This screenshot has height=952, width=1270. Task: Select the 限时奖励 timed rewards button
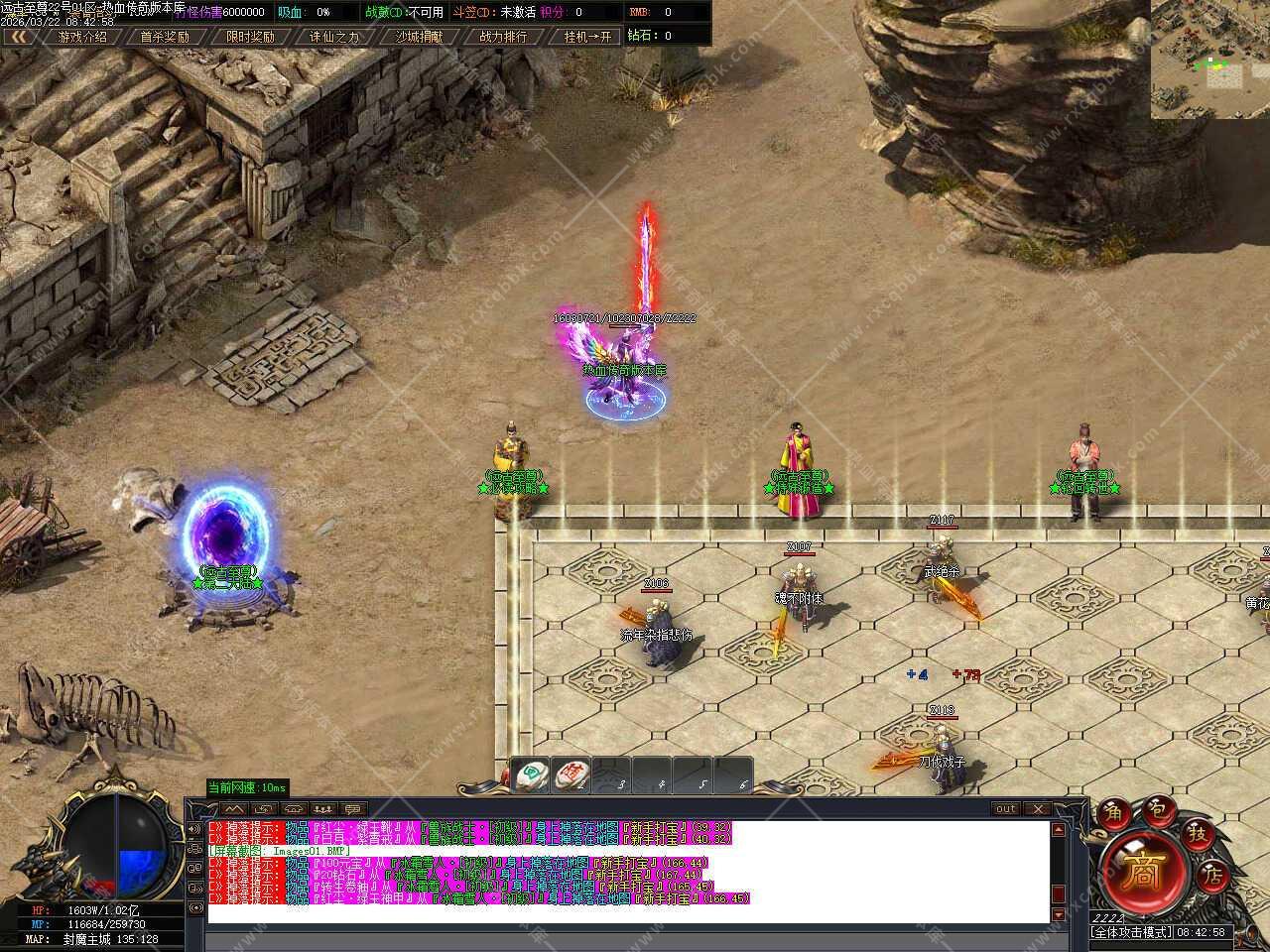click(250, 37)
